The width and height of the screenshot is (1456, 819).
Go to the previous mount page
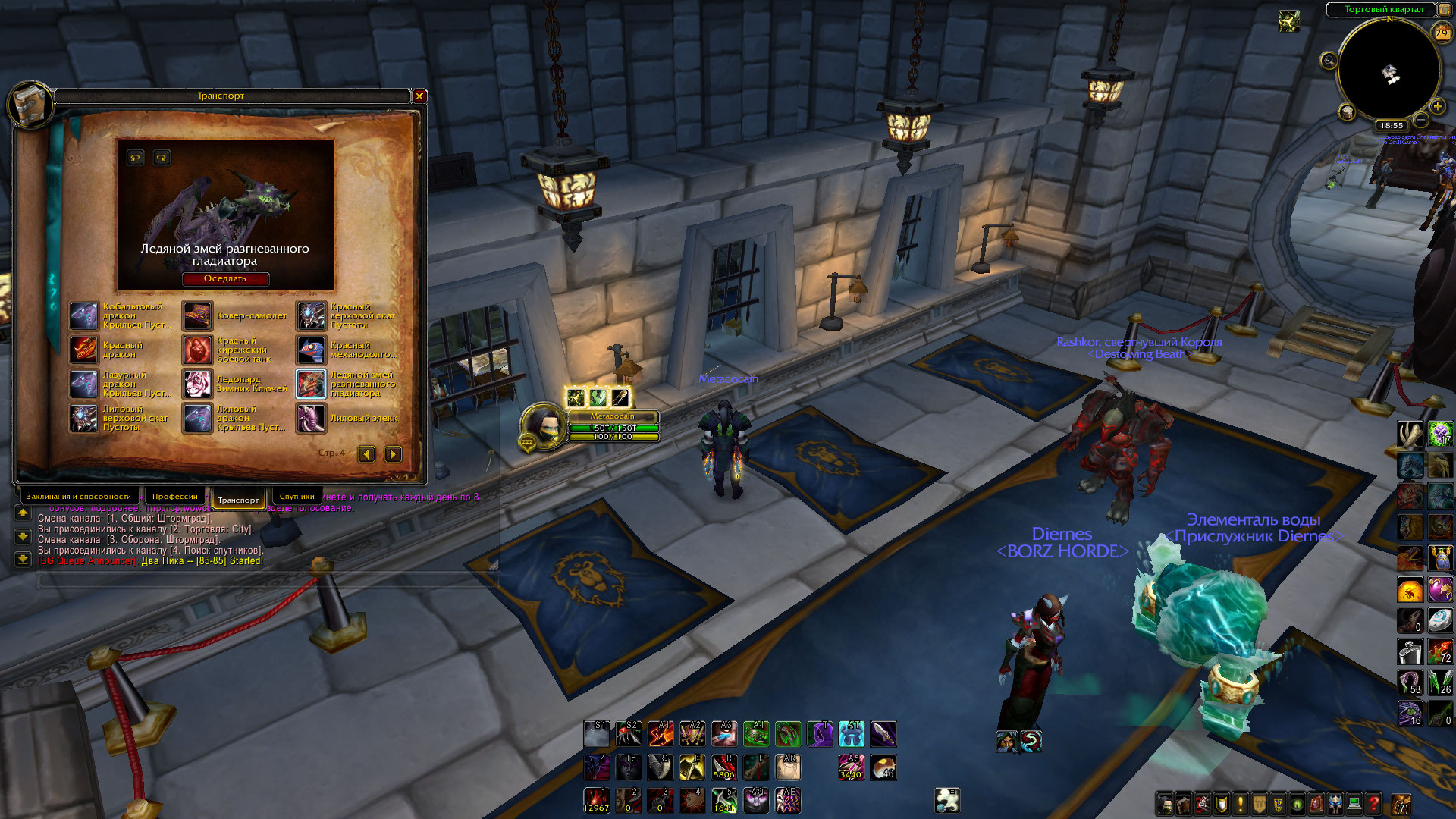[367, 454]
